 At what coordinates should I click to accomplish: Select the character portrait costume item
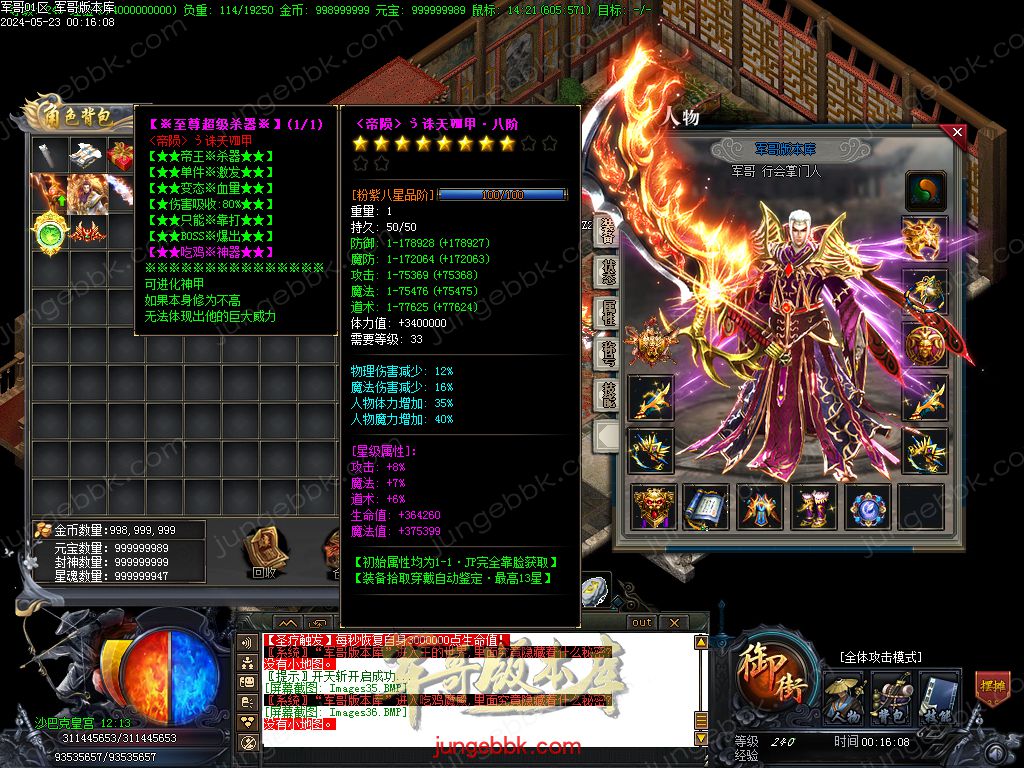point(86,192)
